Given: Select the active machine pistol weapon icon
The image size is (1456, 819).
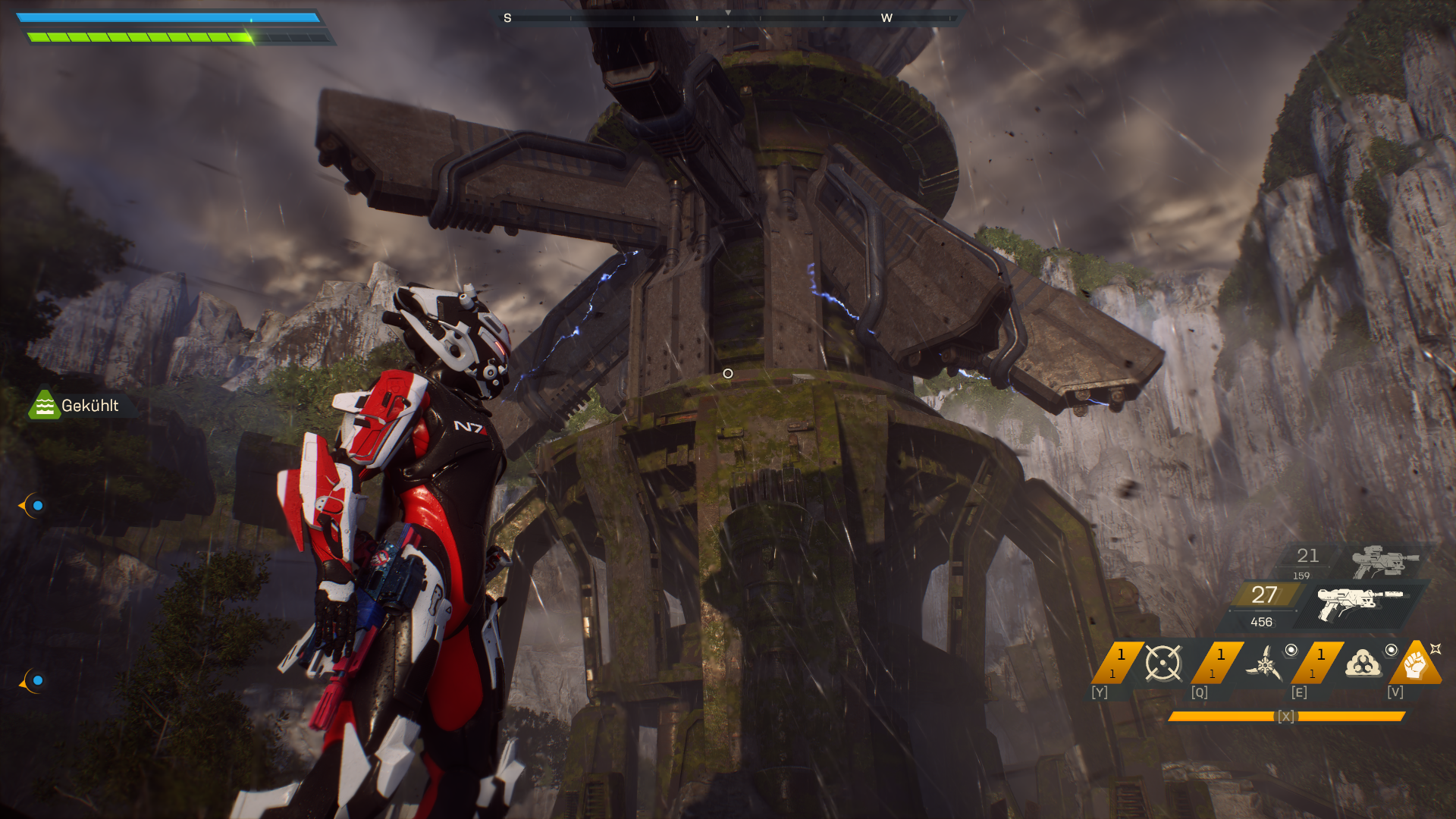Looking at the screenshot, I should [1359, 604].
